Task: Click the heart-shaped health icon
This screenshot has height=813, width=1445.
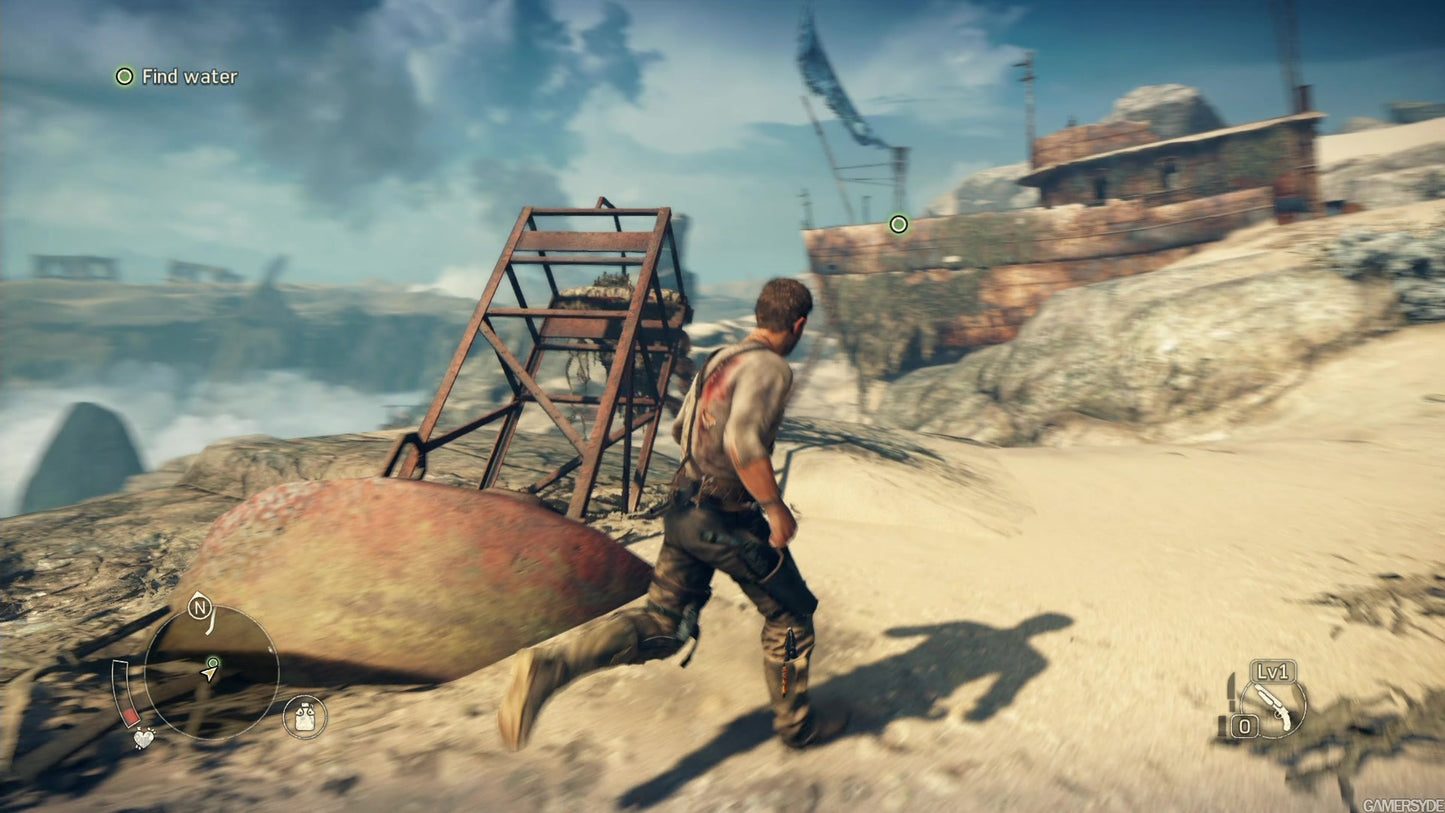Action: point(143,740)
